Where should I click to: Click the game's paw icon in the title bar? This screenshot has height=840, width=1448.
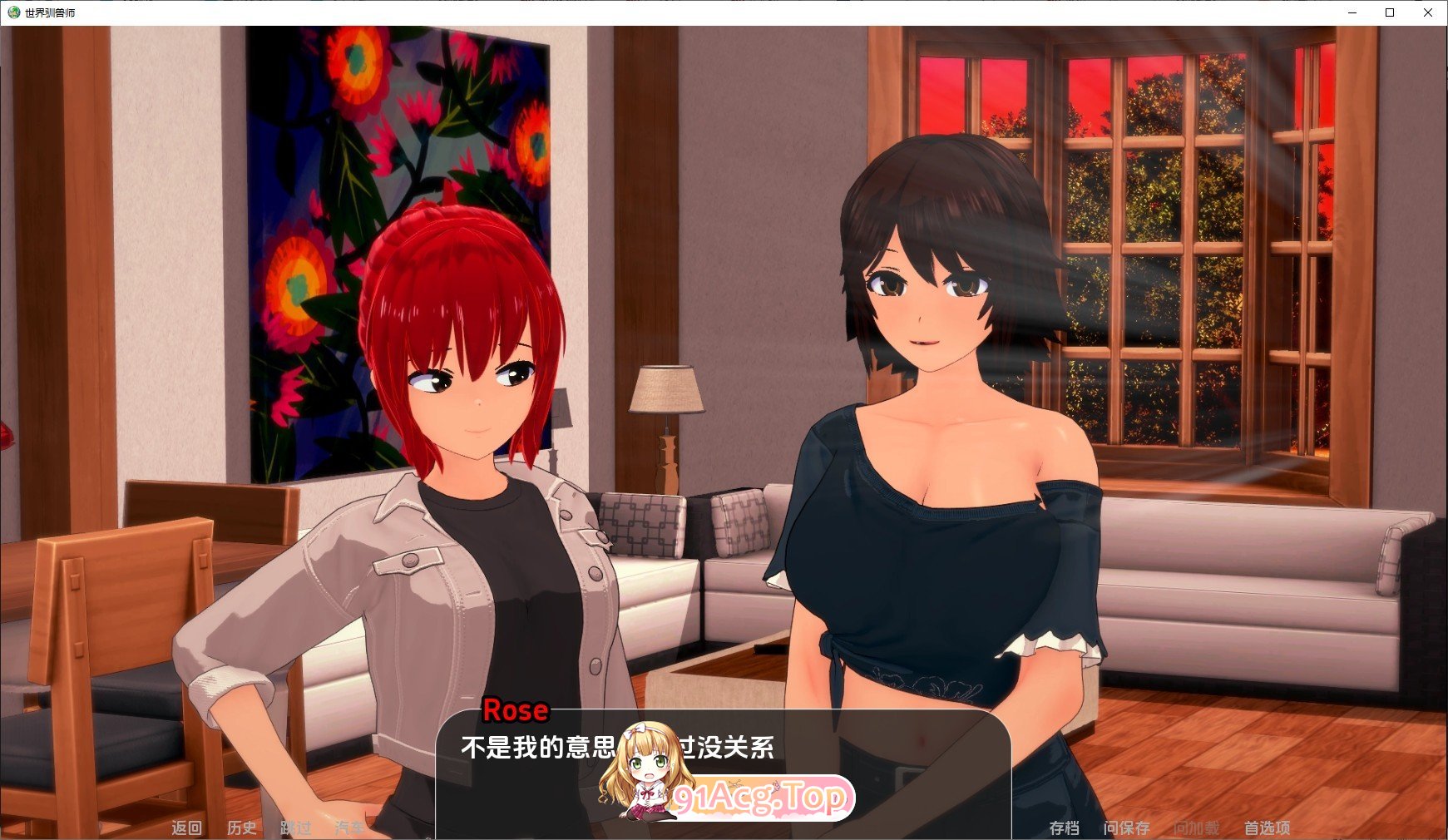point(12,12)
